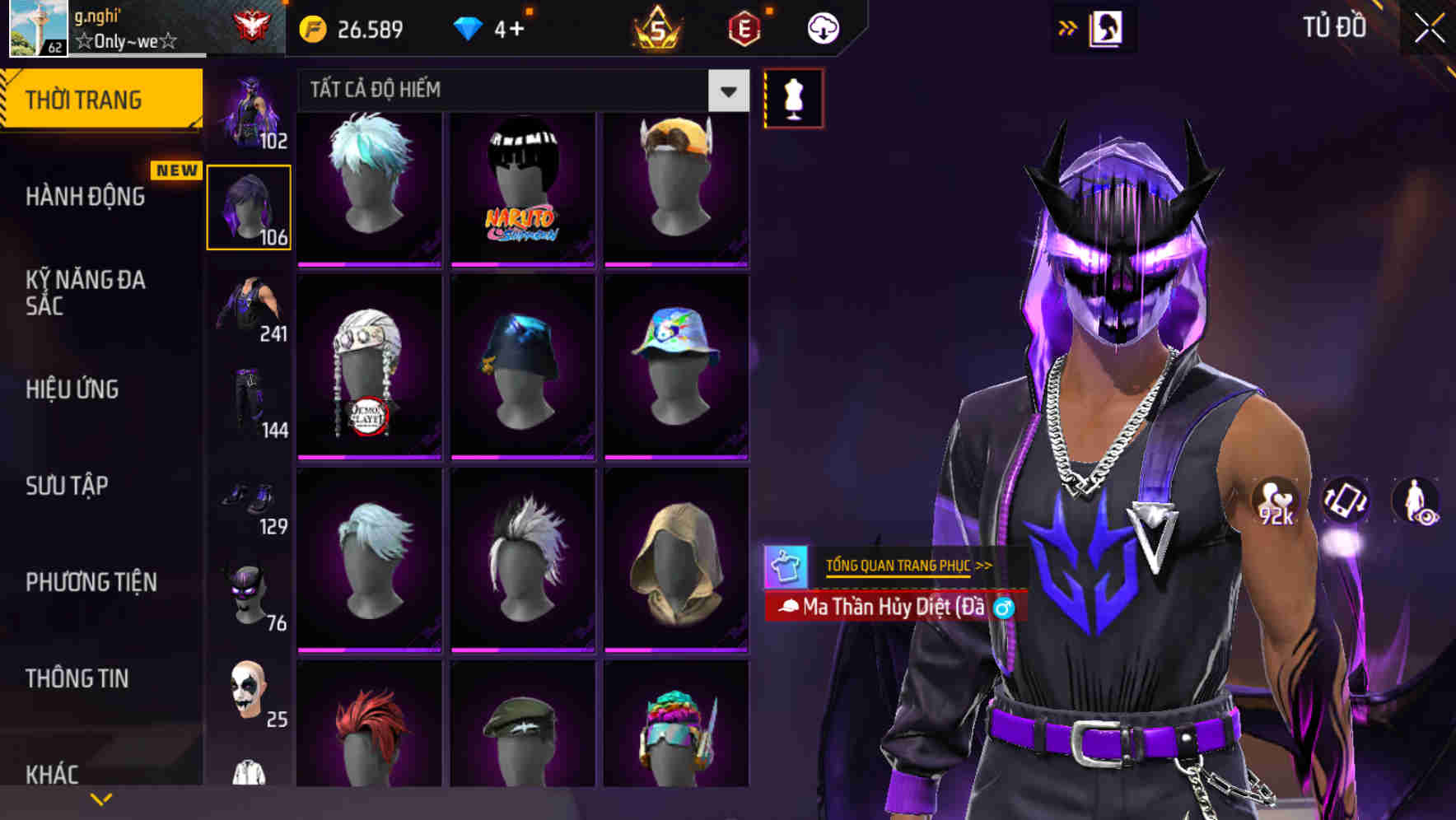Select the Naruto Shippuden headband thumbnail

point(520,188)
